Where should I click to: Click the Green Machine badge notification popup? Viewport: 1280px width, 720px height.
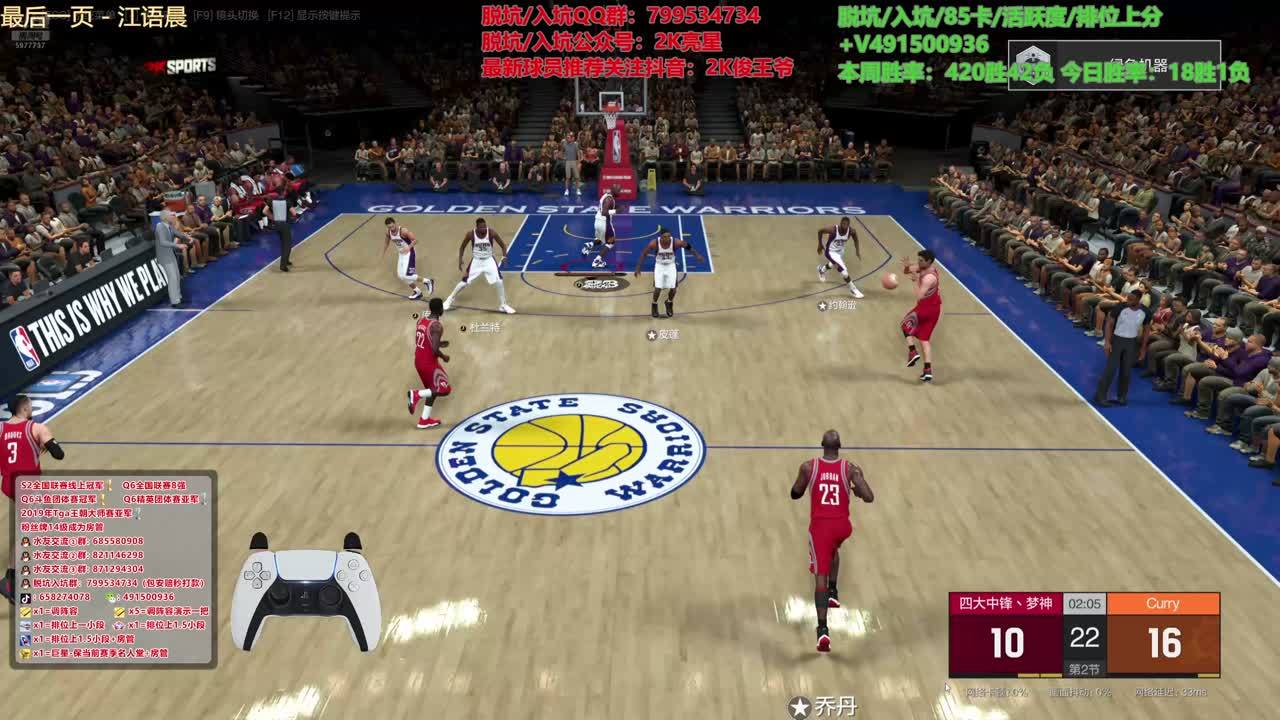[1114, 65]
